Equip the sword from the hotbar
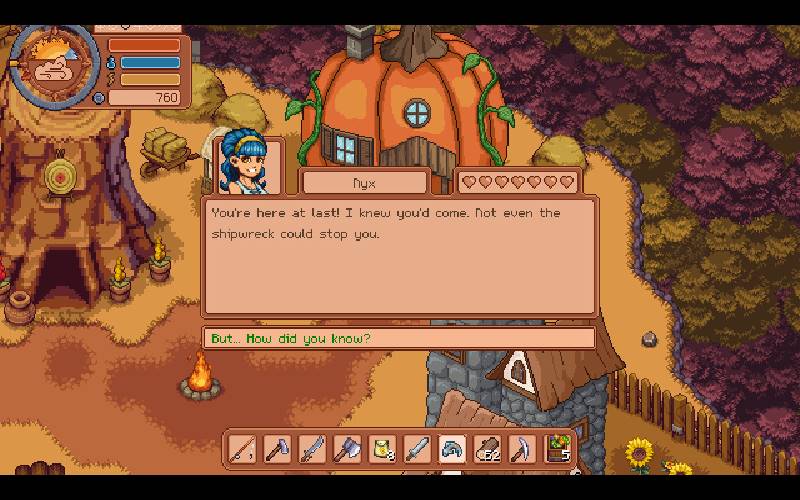The width and height of the screenshot is (800, 500). pos(417,449)
